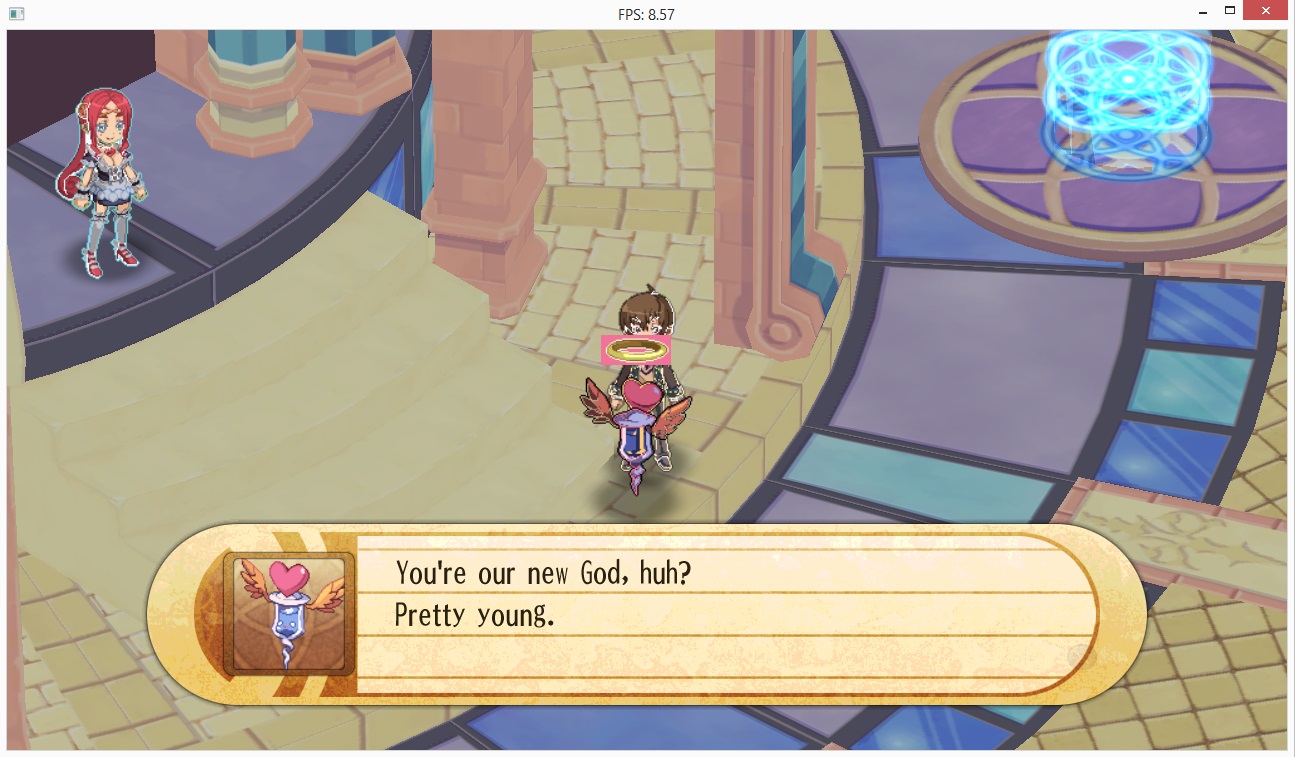Advance the "You're our new God" dialogue box

tap(725, 613)
